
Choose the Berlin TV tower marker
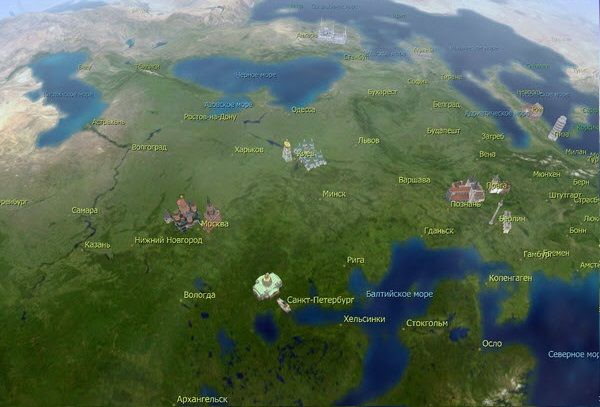(495, 213)
